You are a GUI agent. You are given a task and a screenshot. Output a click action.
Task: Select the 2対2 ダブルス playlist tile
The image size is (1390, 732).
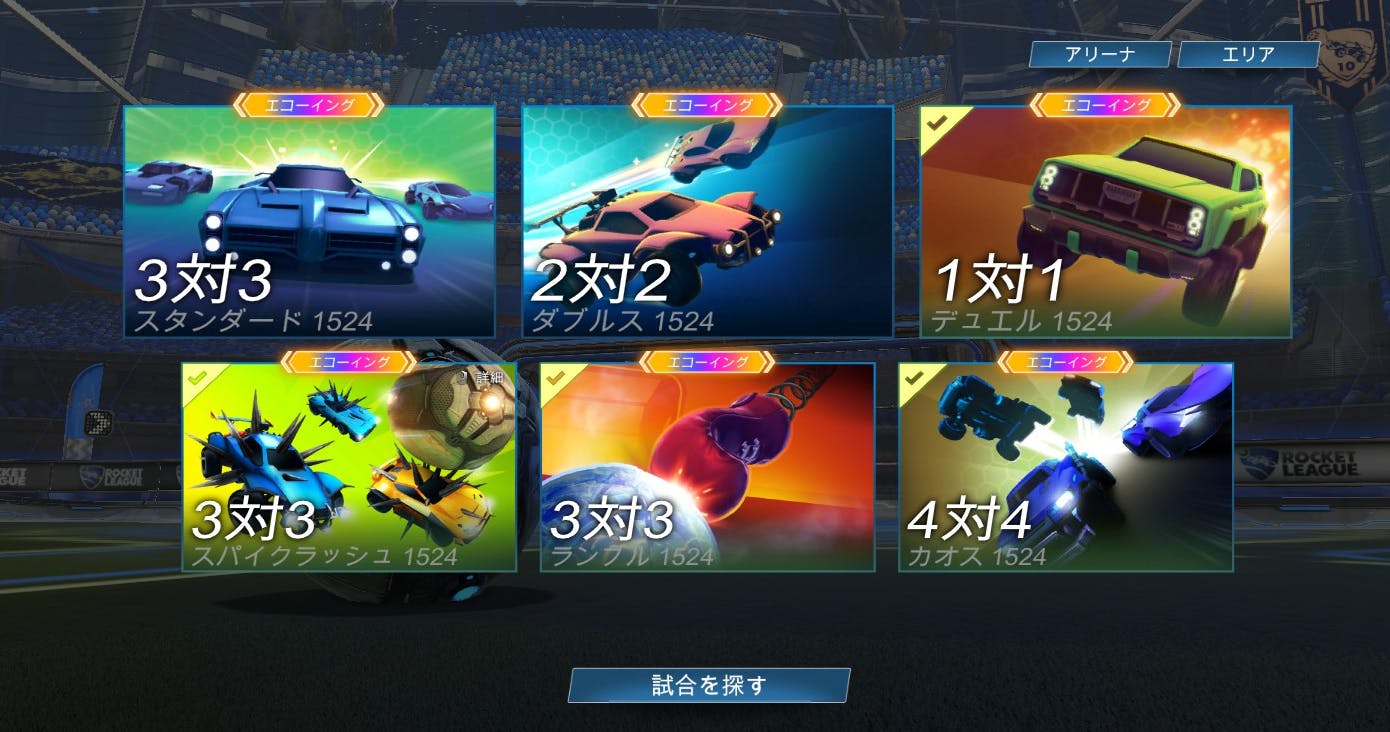pos(710,220)
